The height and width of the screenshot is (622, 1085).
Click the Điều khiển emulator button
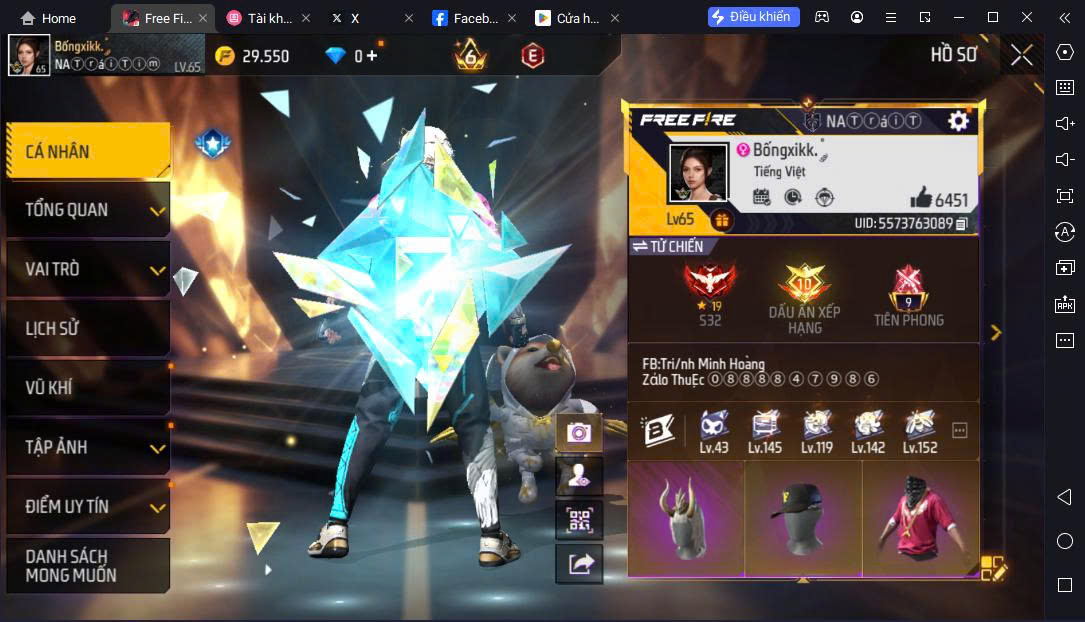753,17
